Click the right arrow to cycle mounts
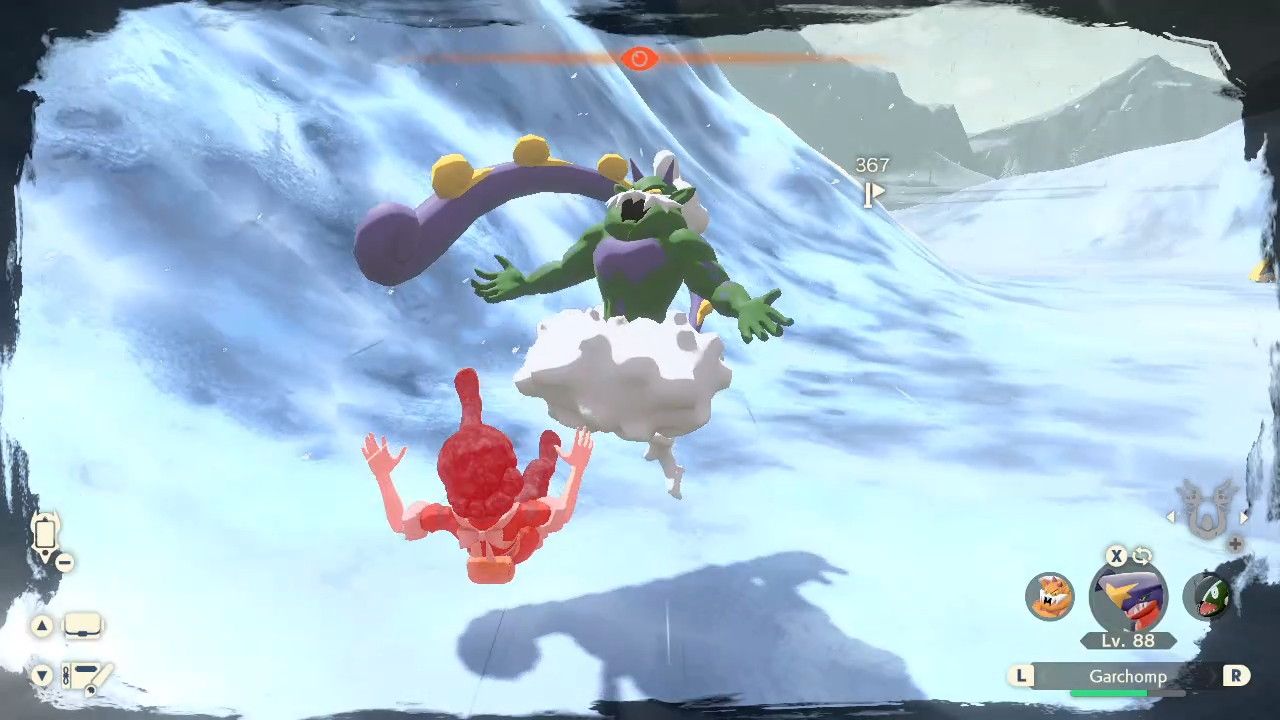Screen dimensions: 1280x720 coord(1242,518)
